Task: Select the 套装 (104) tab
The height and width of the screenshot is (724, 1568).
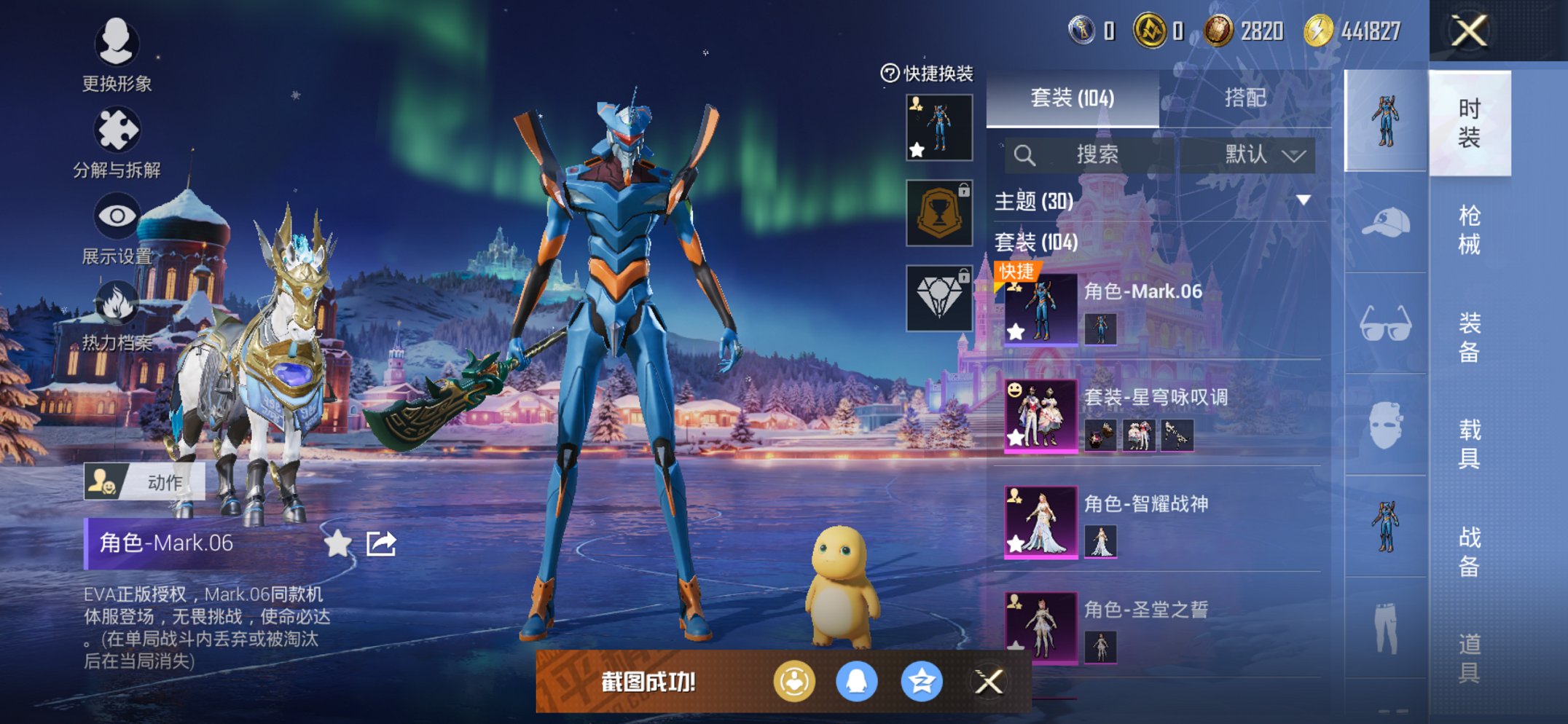Action: (x=1072, y=98)
